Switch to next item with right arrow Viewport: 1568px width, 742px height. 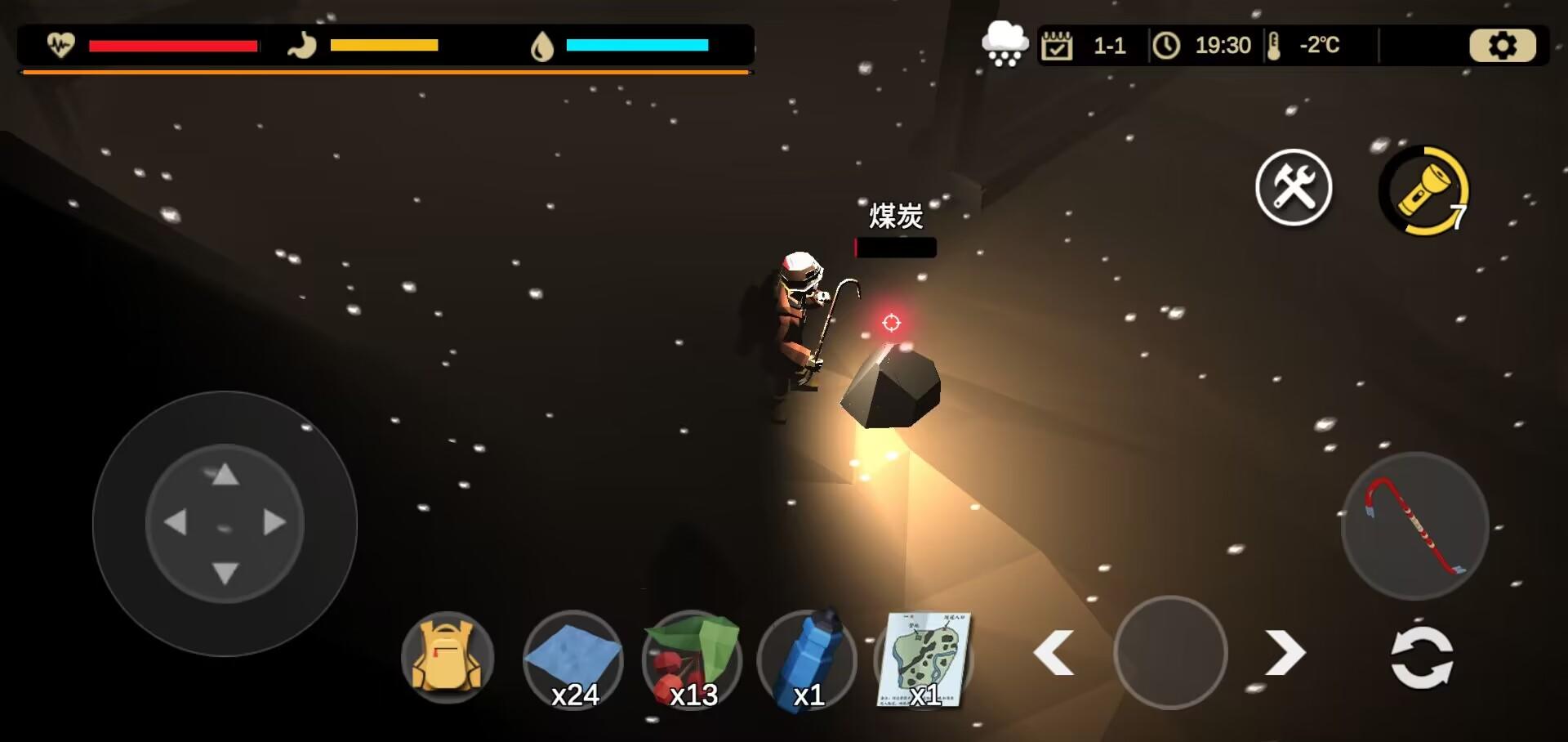1285,653
